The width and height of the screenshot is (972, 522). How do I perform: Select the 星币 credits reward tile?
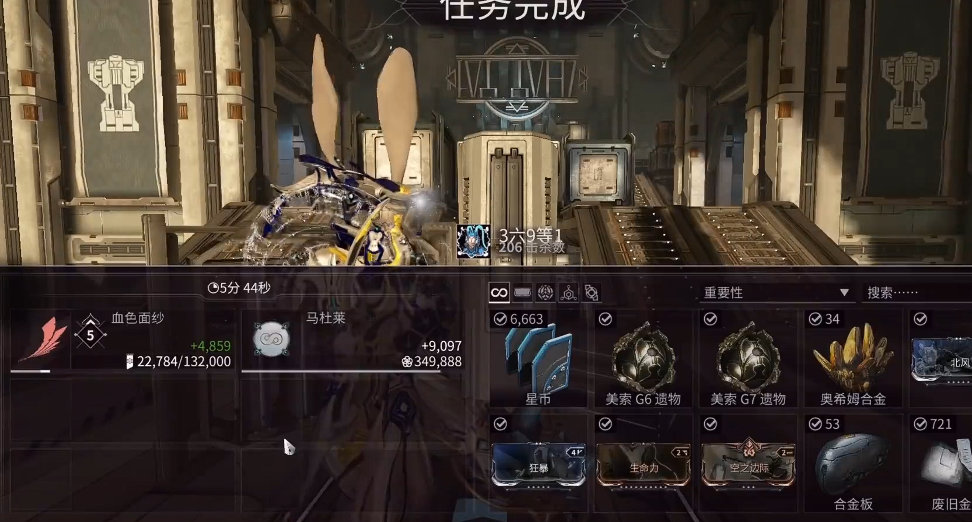(539, 358)
